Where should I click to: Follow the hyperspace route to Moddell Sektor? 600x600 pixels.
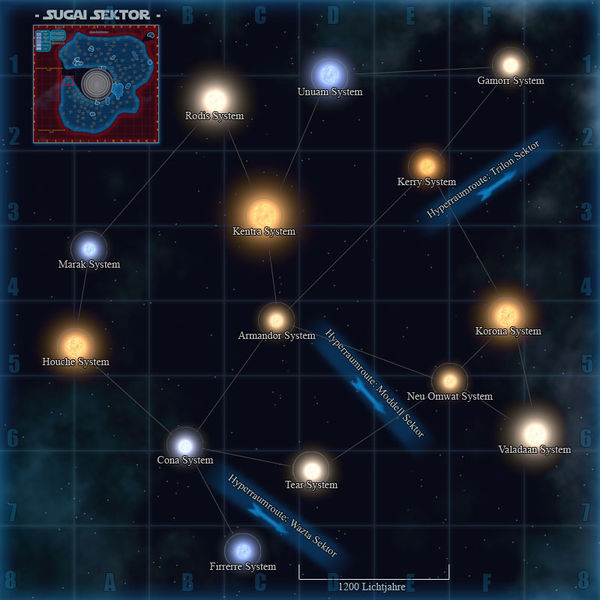click(x=374, y=383)
